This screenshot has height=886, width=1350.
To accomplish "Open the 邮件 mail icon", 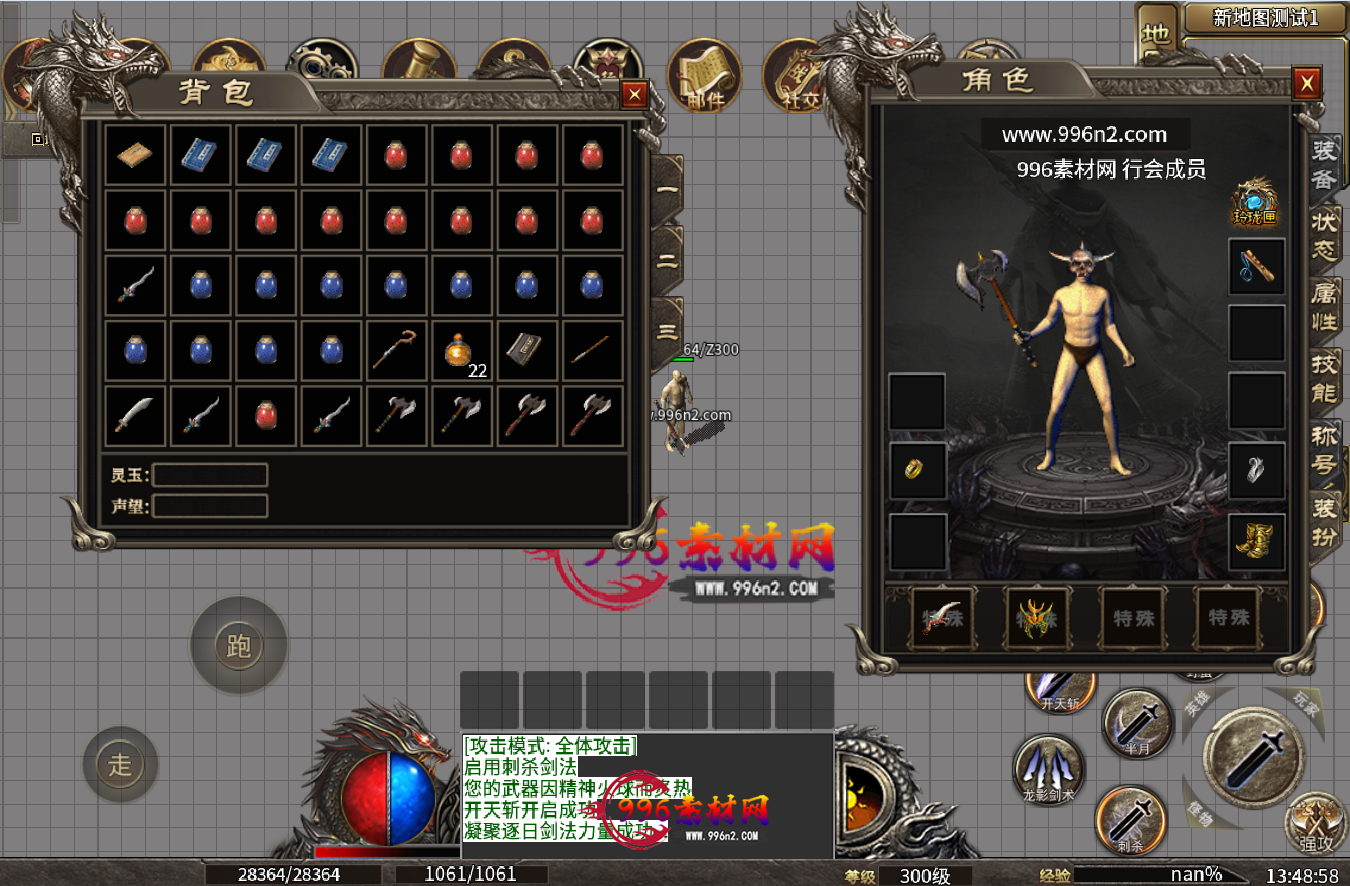I will tap(706, 78).
